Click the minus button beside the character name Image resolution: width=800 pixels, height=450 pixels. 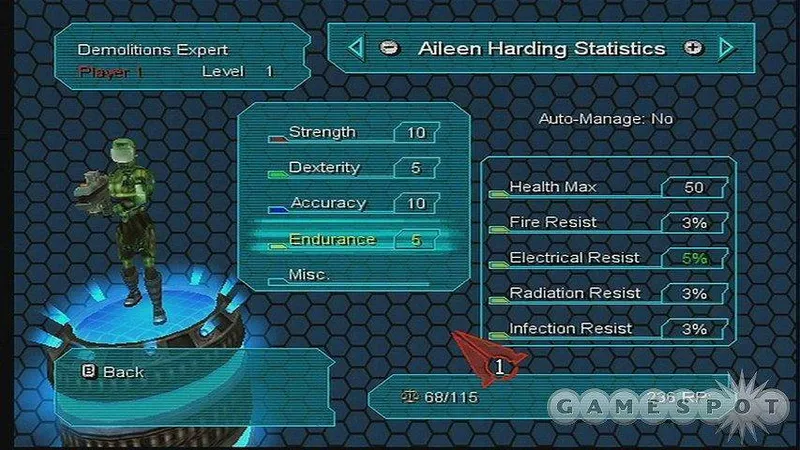[389, 48]
